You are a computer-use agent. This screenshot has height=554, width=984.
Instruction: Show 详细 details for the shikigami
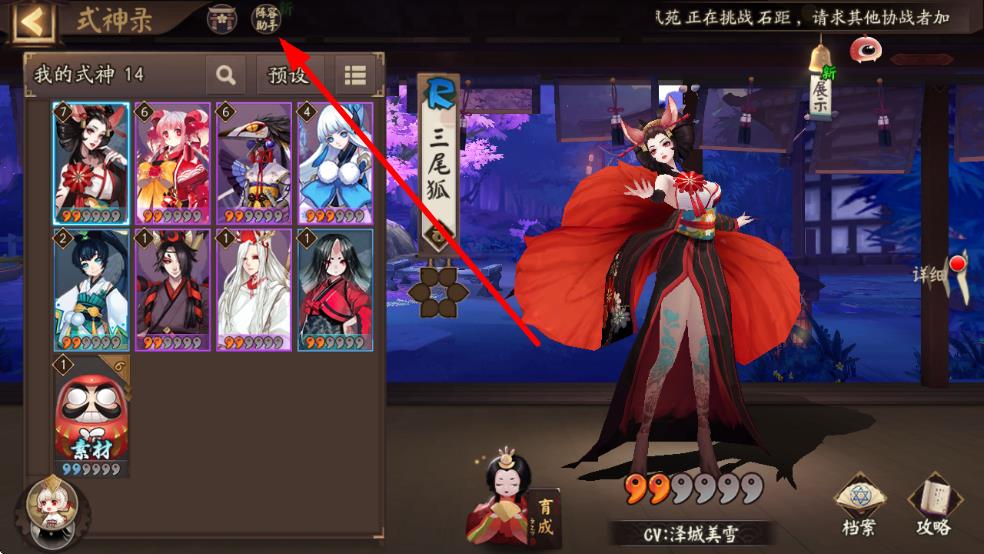pos(945,276)
